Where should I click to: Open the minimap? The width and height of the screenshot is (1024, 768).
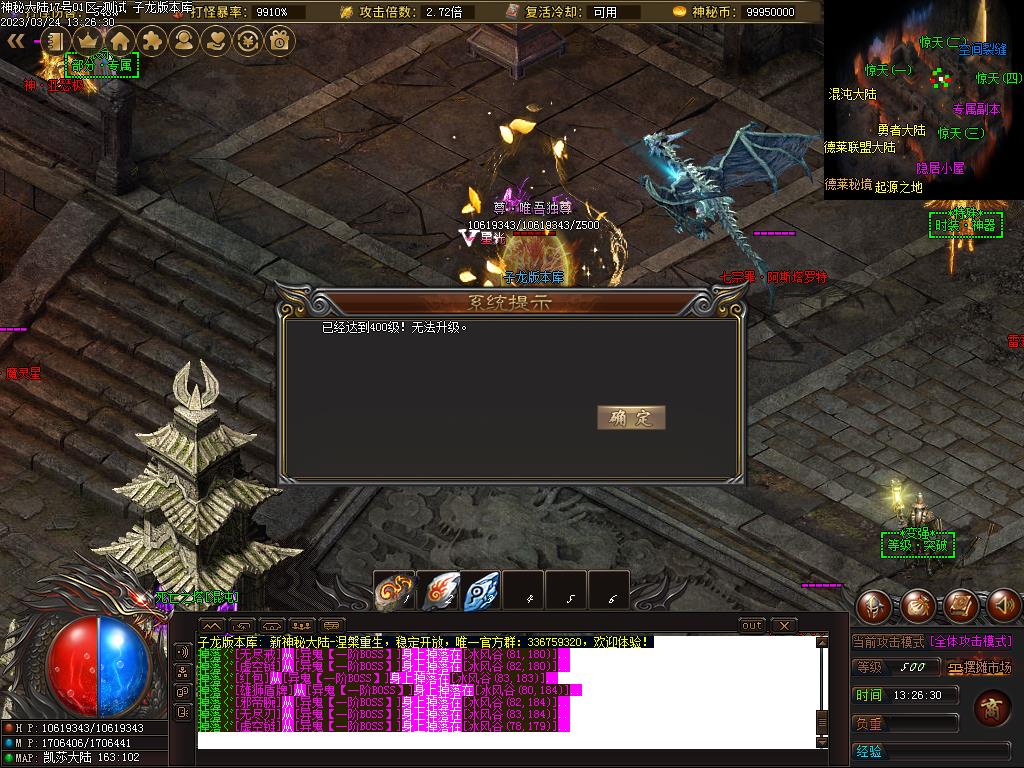[x=922, y=100]
